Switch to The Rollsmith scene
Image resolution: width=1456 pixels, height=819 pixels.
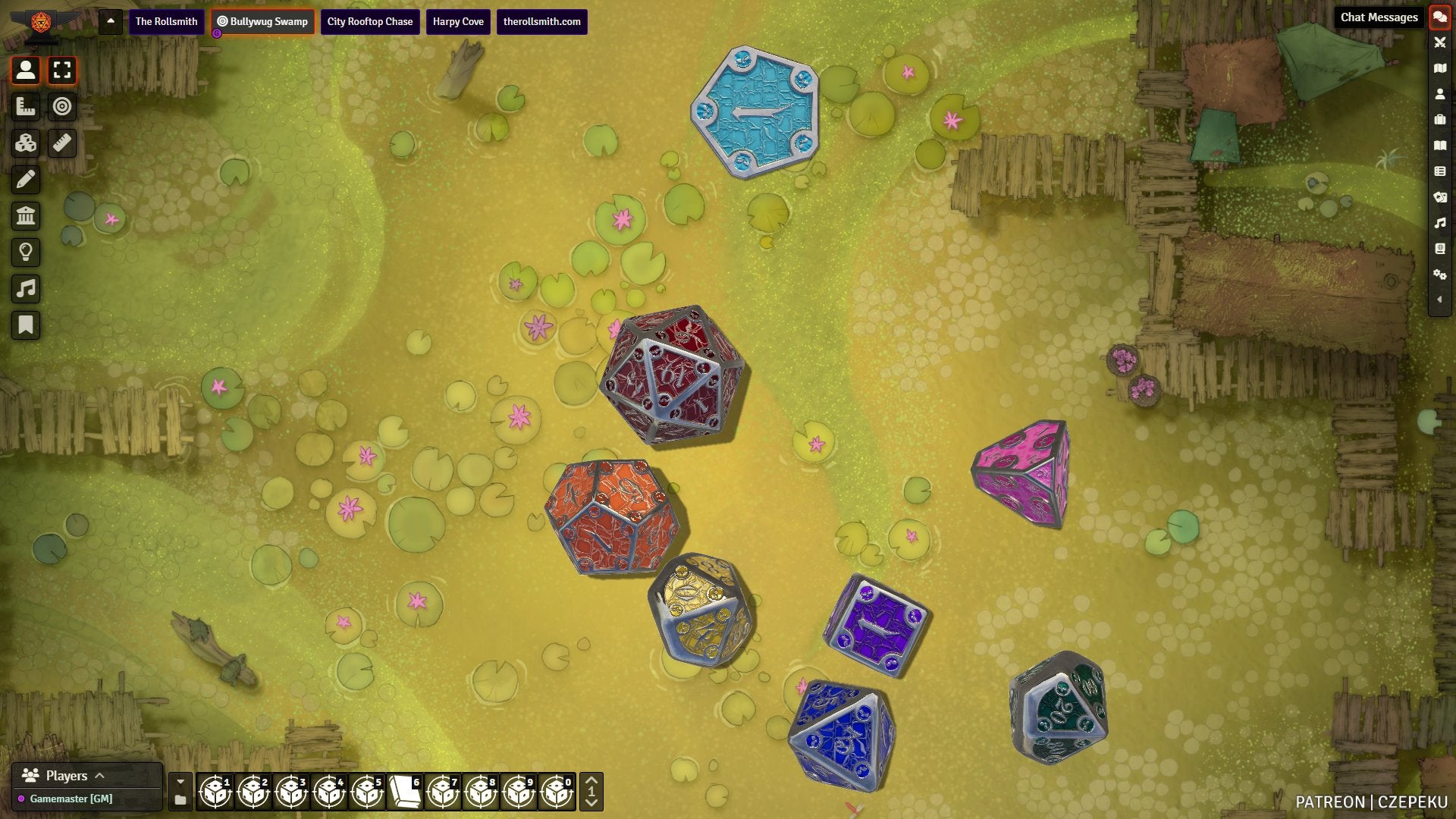coord(166,22)
